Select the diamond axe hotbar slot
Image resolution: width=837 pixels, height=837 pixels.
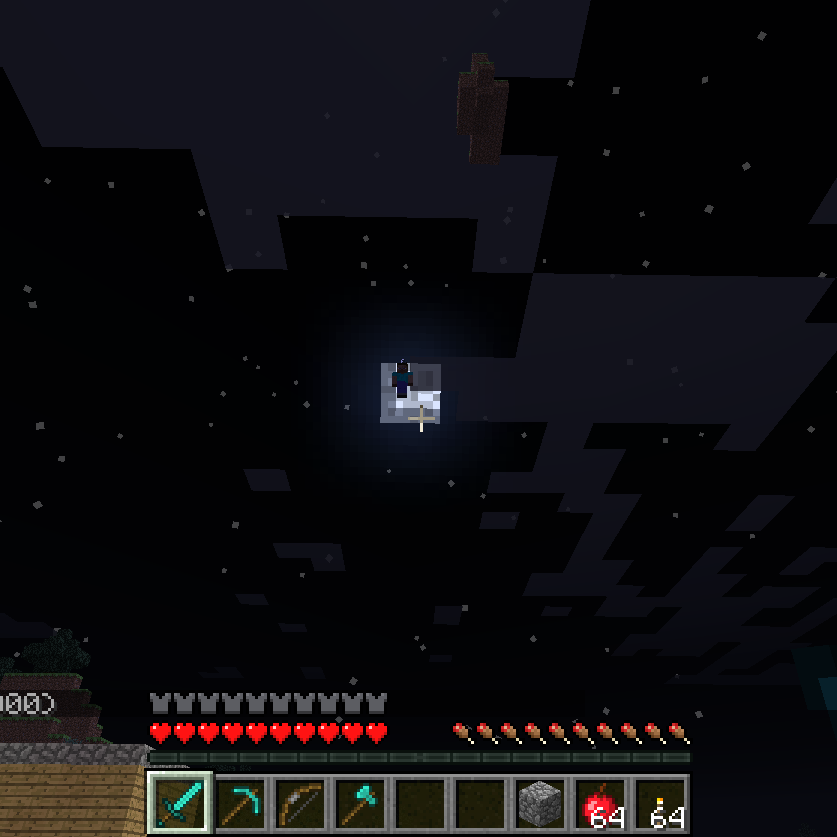click(x=361, y=802)
